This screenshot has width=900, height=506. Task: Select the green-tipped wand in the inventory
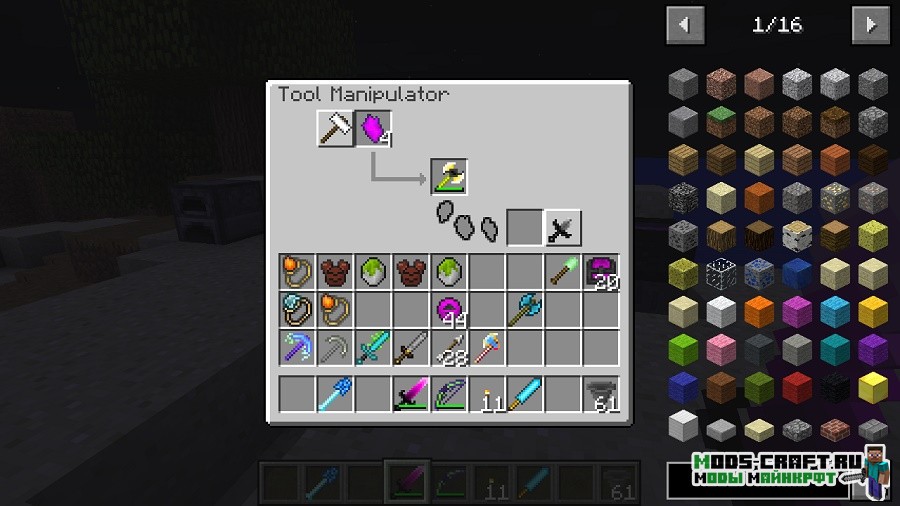pos(563,272)
